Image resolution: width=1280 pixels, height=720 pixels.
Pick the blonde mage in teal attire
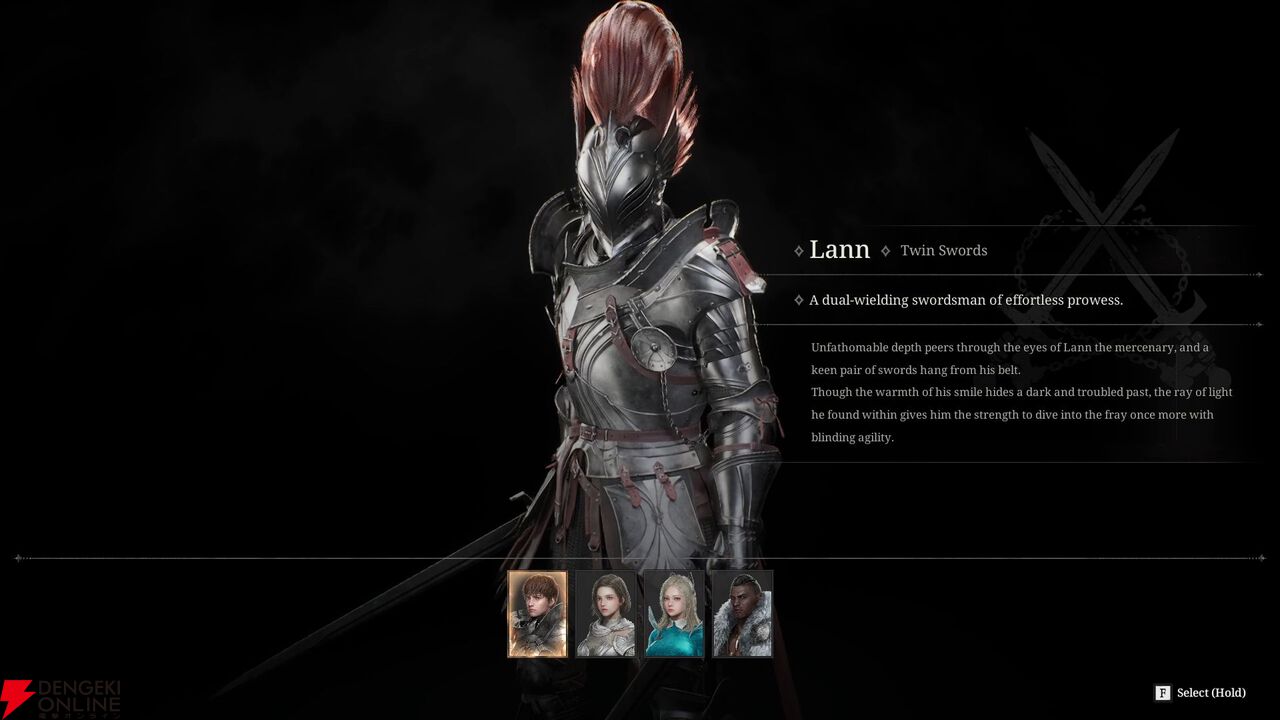click(674, 613)
